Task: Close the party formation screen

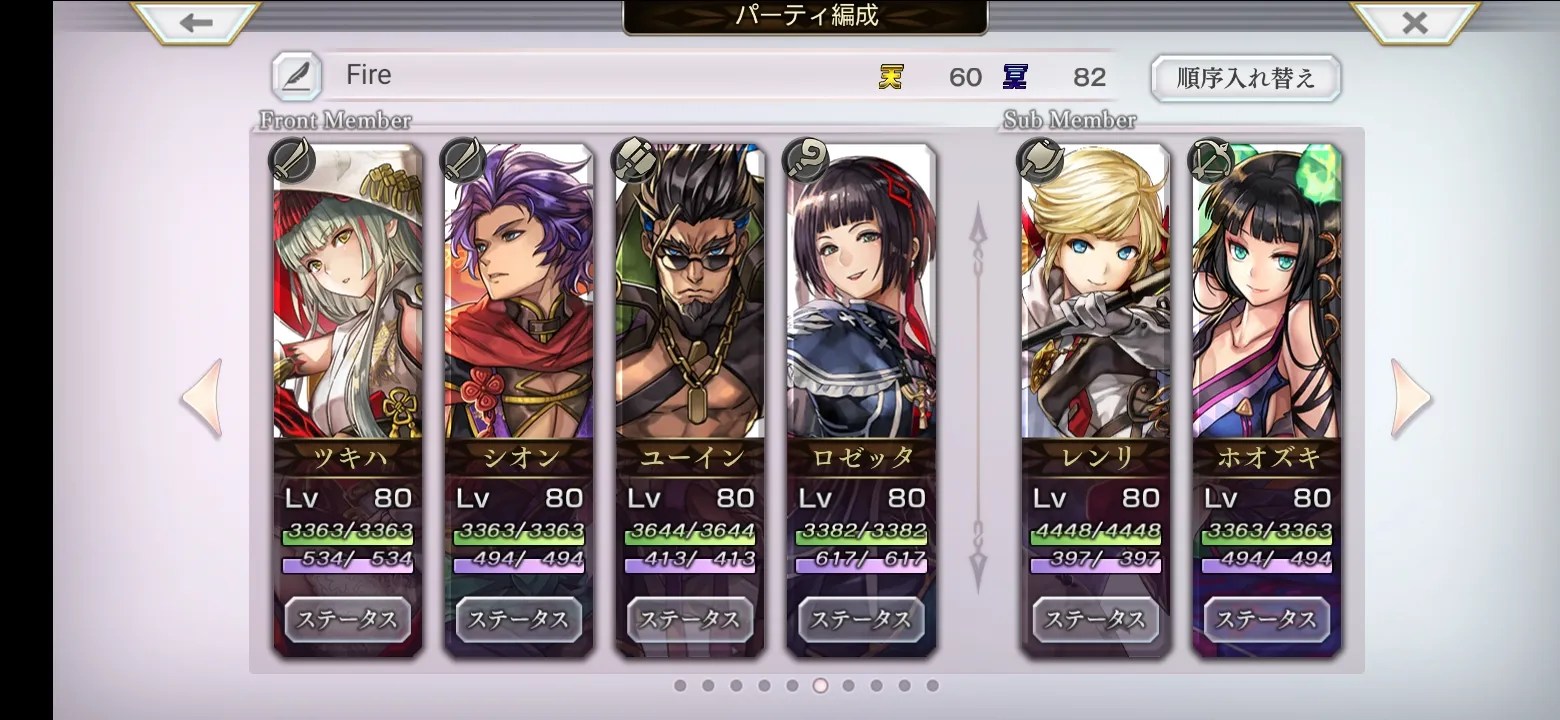Action: pyautogui.click(x=1414, y=22)
